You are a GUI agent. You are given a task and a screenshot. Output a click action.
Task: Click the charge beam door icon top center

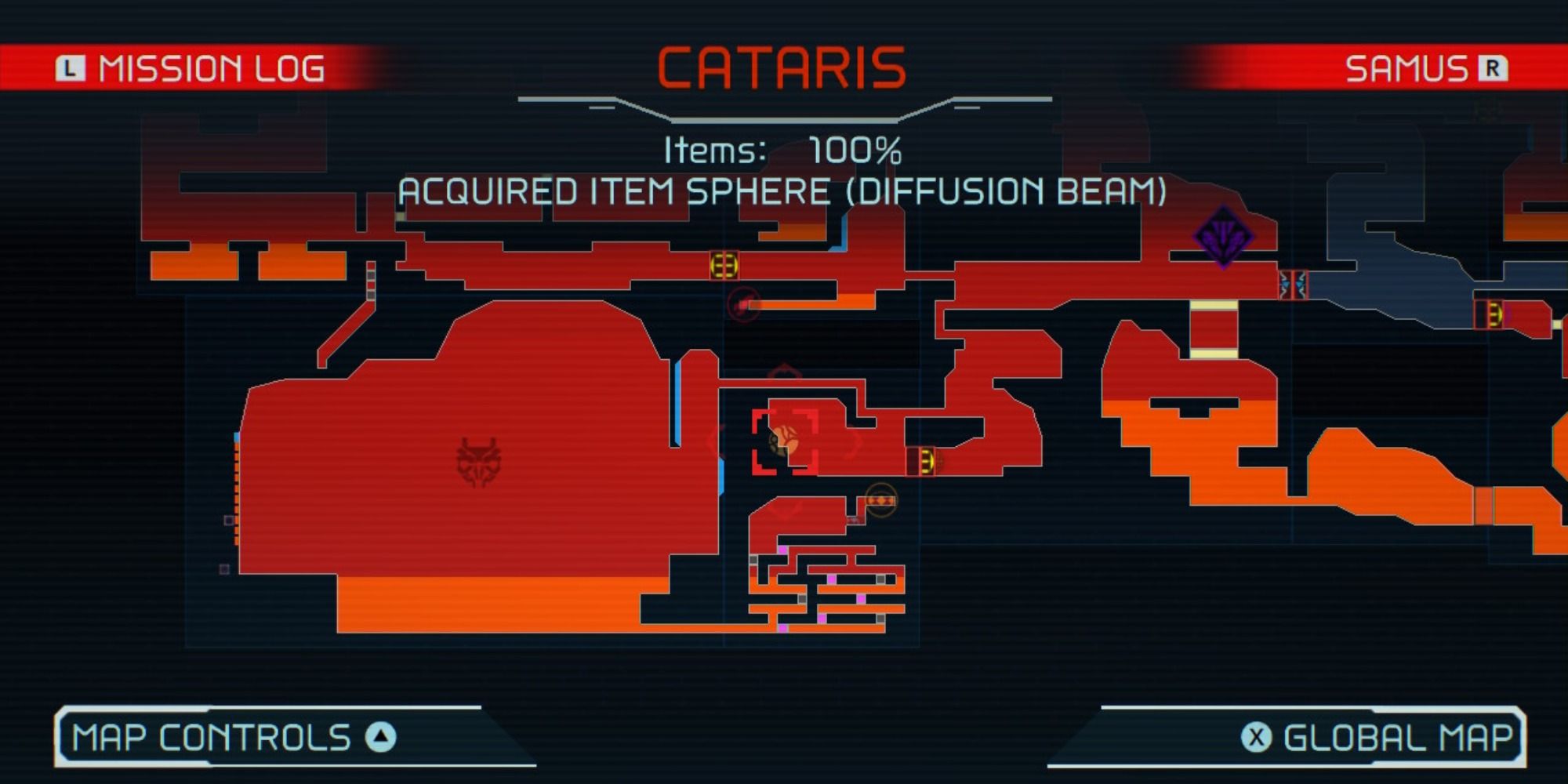click(724, 265)
